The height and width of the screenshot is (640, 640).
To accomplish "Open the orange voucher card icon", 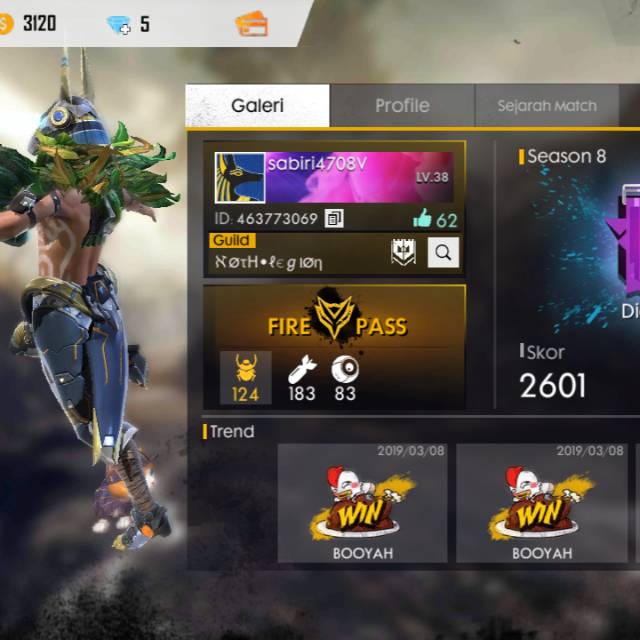I will (x=251, y=24).
